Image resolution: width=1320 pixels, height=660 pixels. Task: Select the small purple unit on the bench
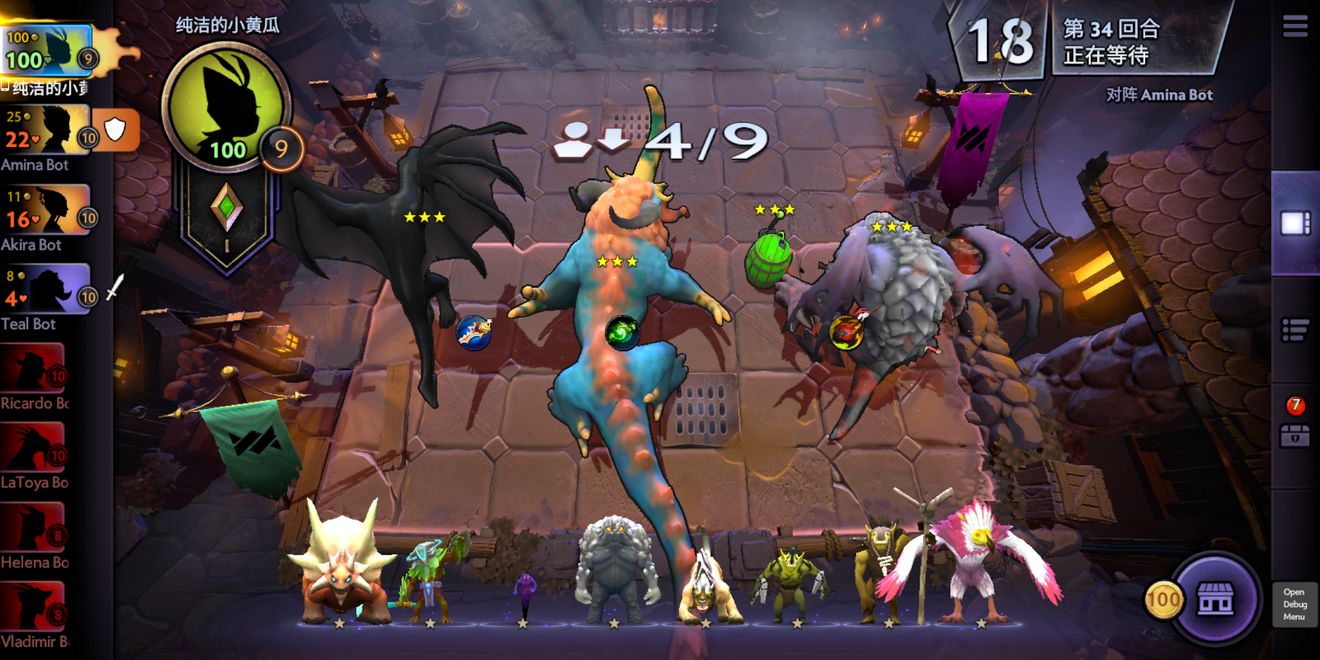[x=523, y=595]
